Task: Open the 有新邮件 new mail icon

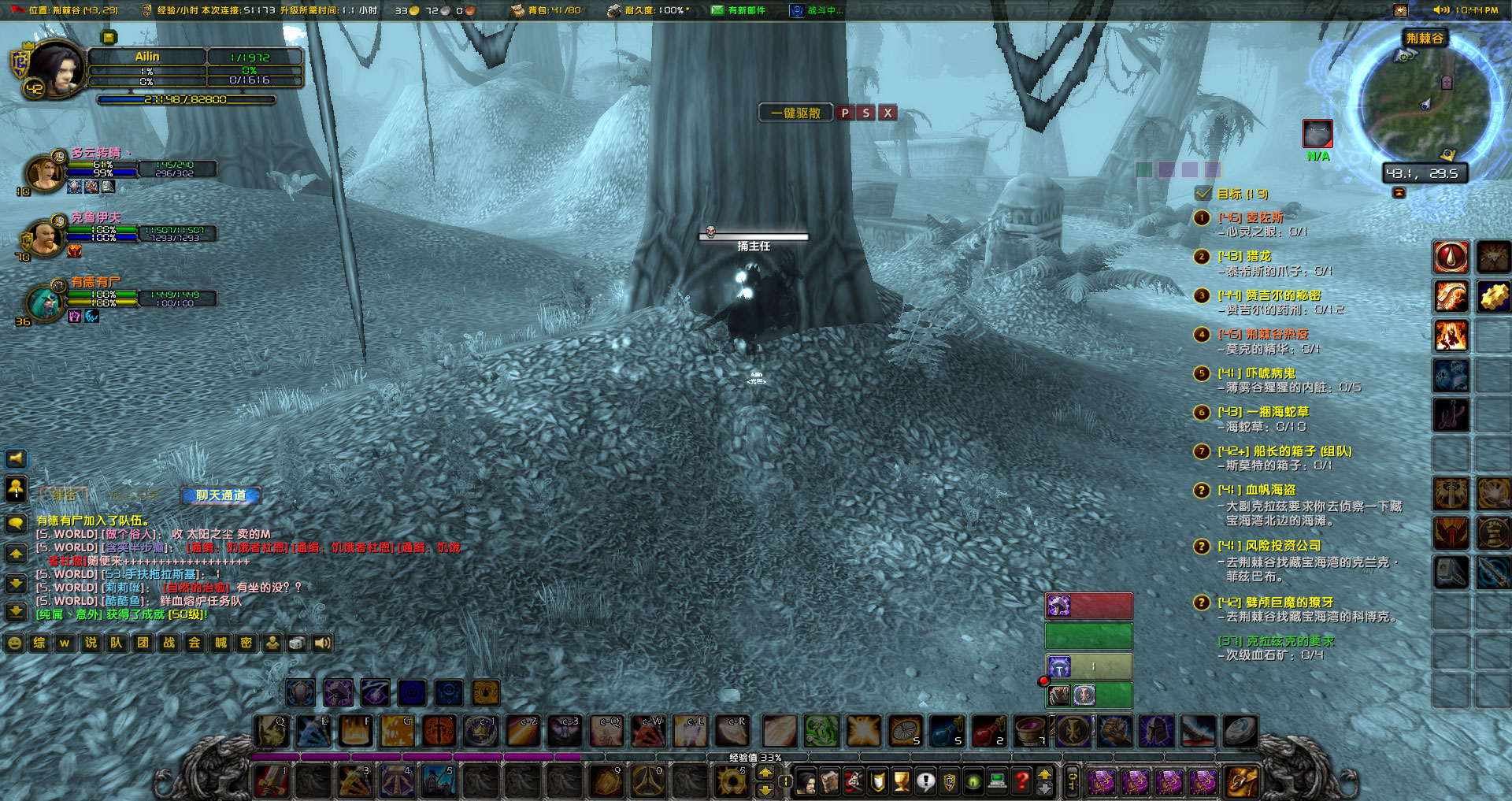Action: pyautogui.click(x=717, y=10)
